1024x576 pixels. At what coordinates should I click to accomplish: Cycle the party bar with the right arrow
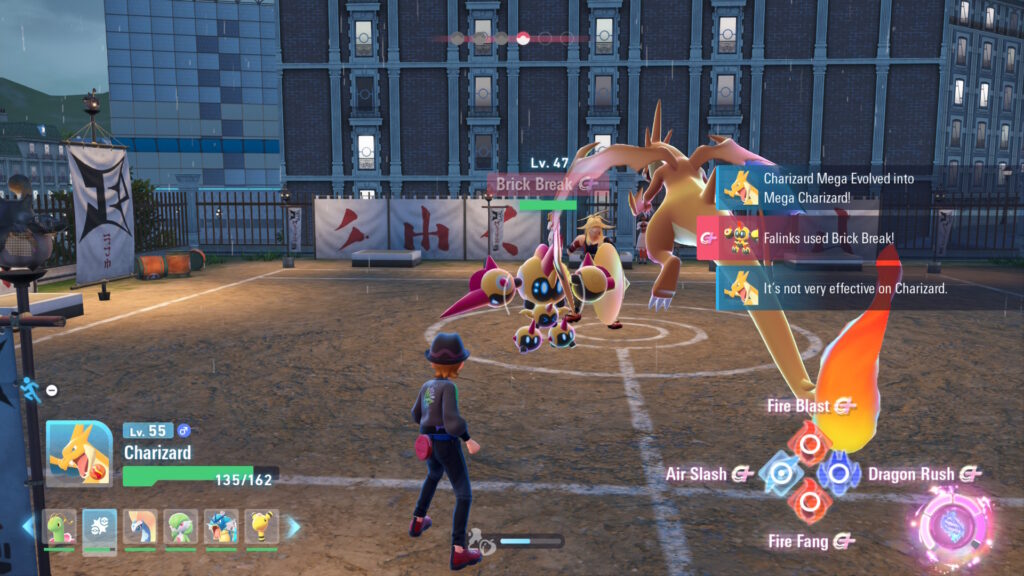coord(294,527)
